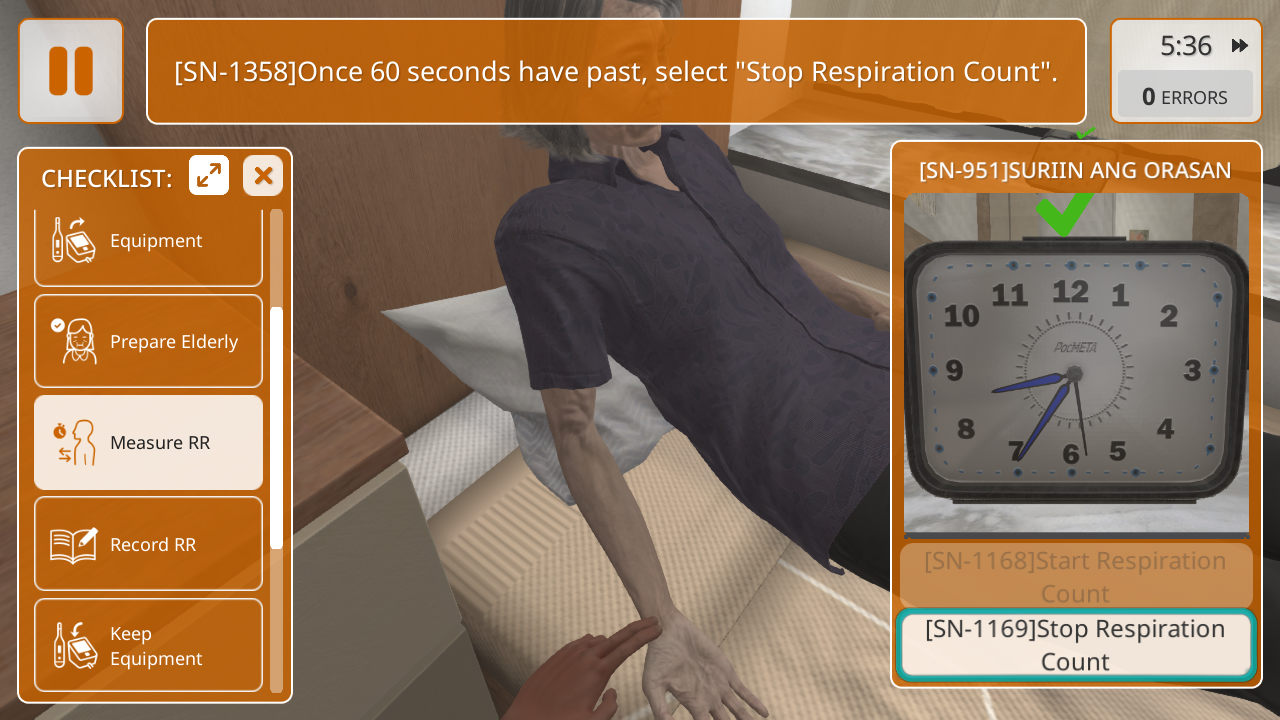Pause the simulation with the pause button
Screen dimensions: 1280x720
71,71
